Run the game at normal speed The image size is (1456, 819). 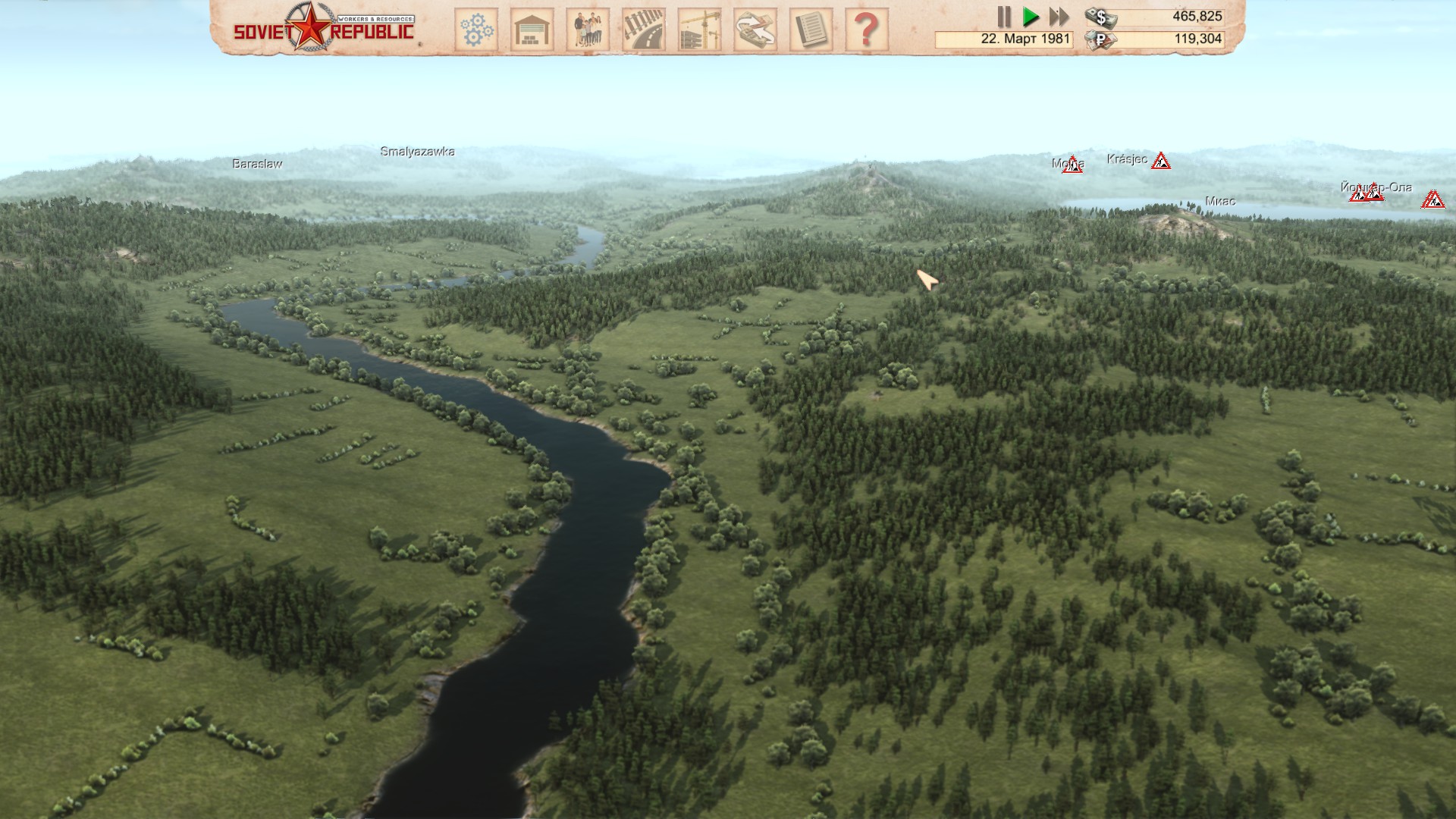1031,17
